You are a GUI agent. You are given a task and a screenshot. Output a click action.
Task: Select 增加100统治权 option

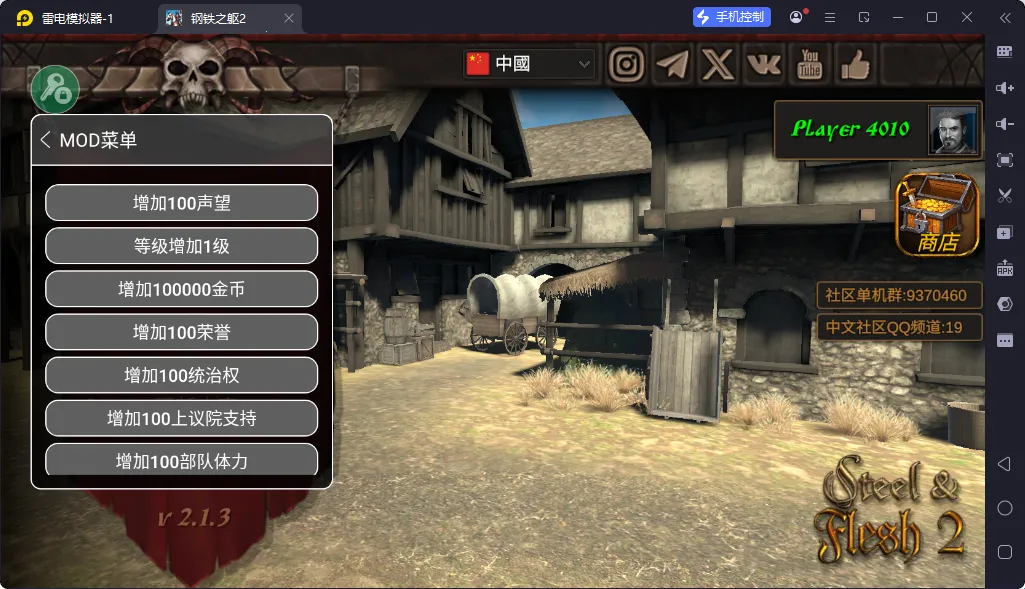click(x=182, y=375)
